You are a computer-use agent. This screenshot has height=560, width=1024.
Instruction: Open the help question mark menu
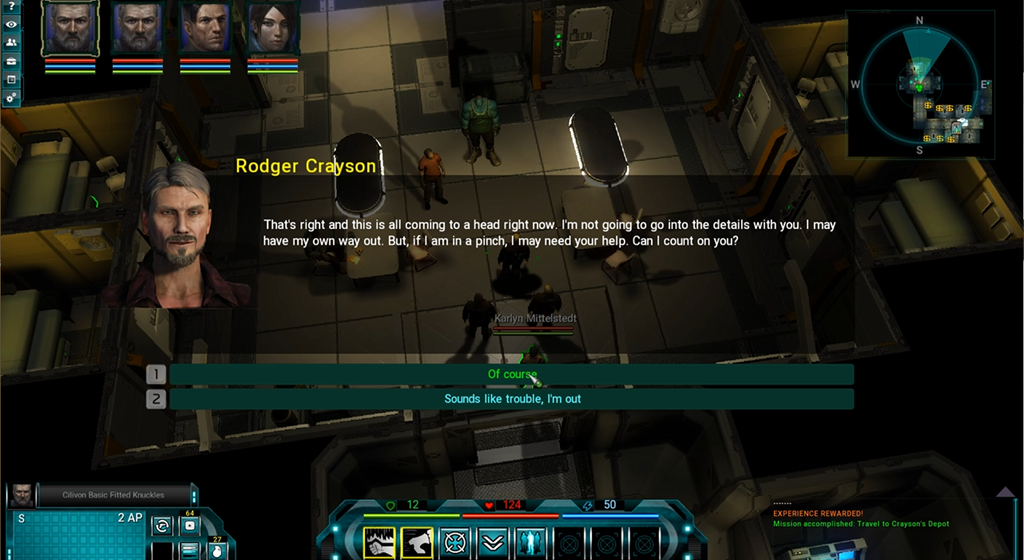pos(11,8)
